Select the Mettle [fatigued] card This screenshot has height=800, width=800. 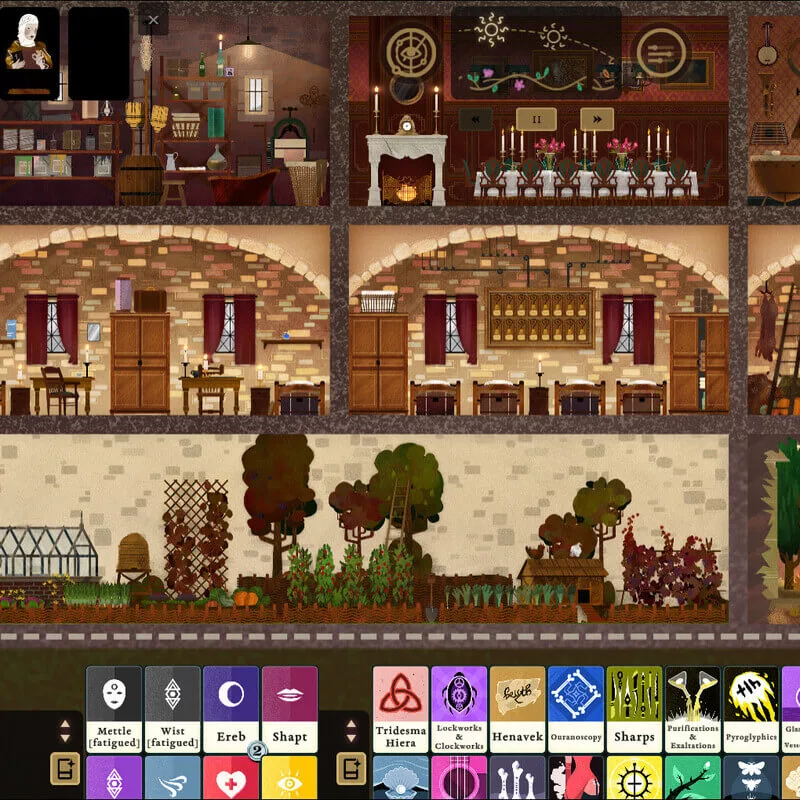coord(113,709)
